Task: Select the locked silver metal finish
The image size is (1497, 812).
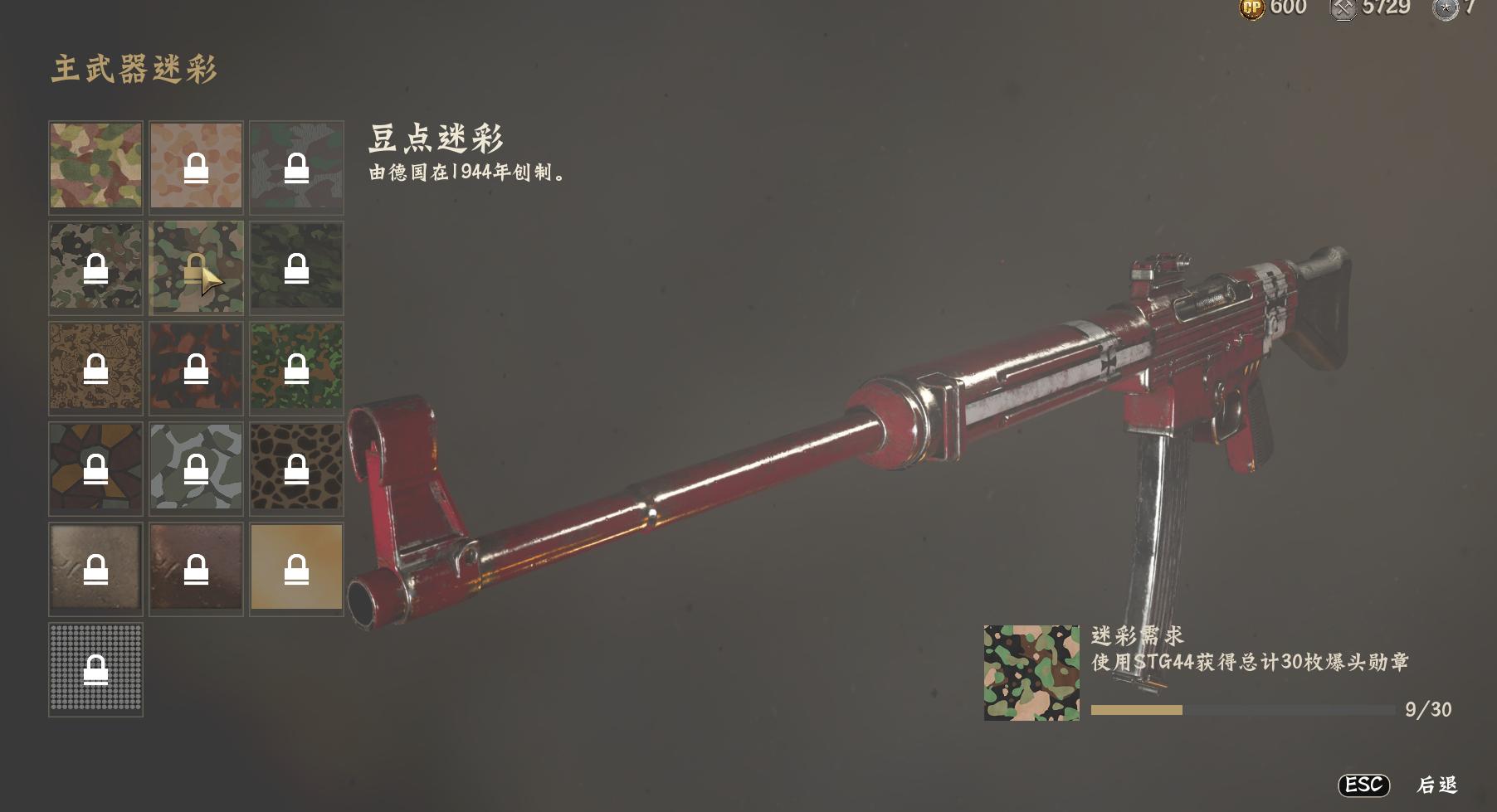Action: tap(95, 568)
